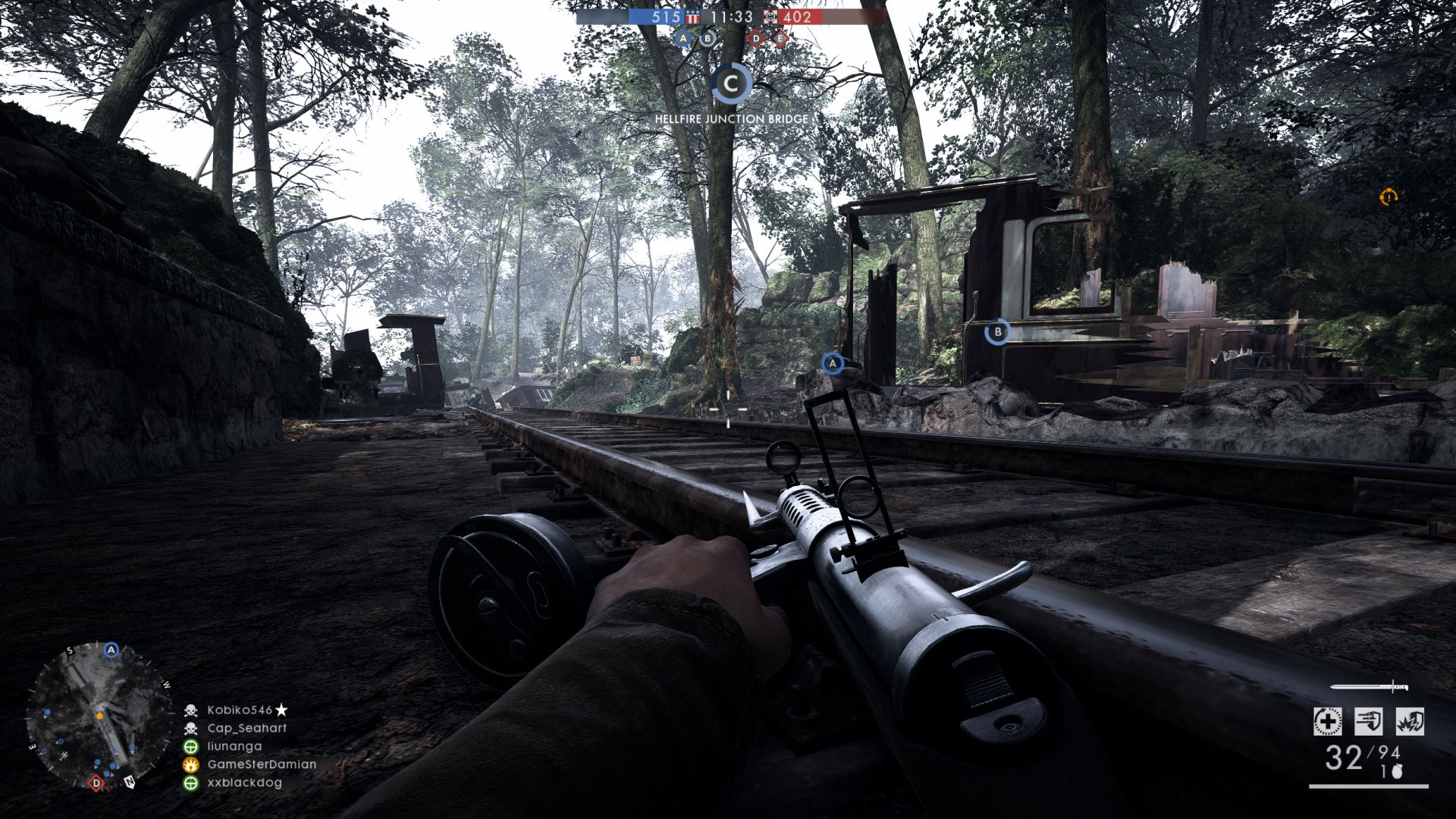Select the large C capture objective indicator
The height and width of the screenshot is (819, 1456).
(731, 84)
